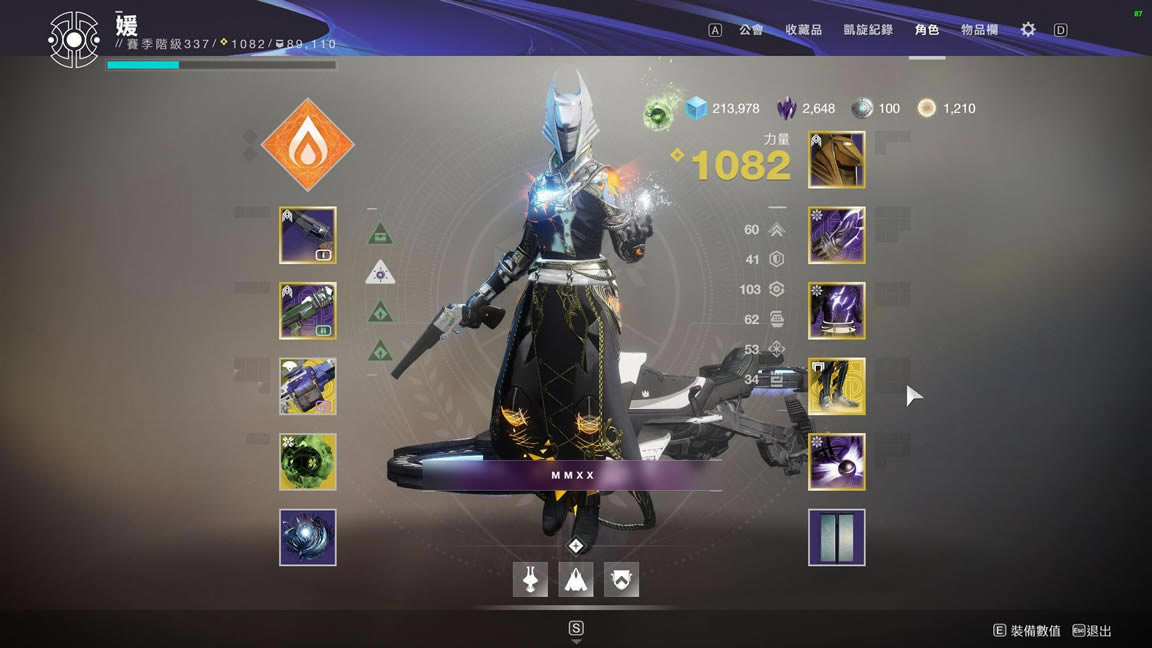Open the class item bond slot
1152x648 pixels.
pyautogui.click(x=836, y=461)
